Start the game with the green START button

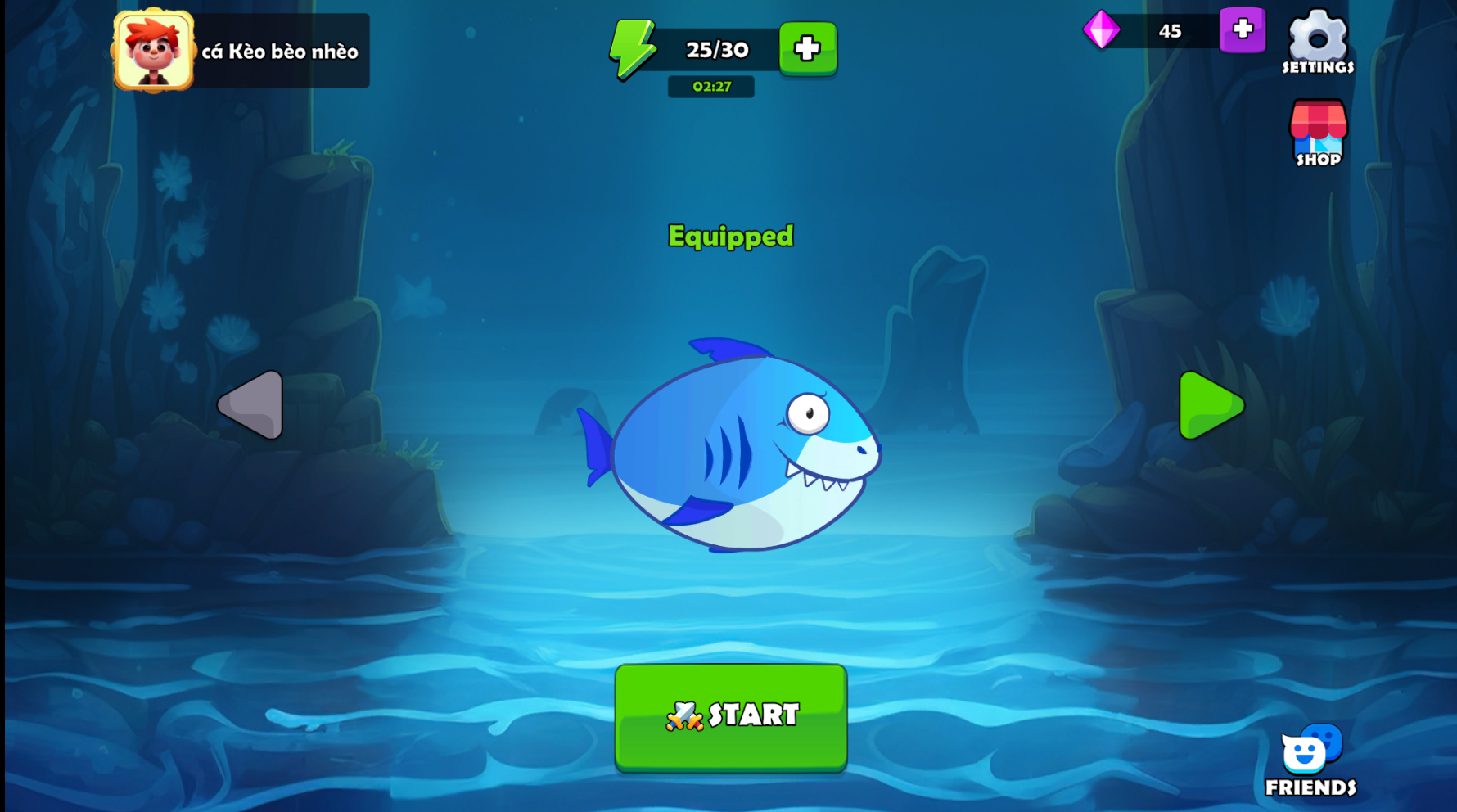coord(730,716)
